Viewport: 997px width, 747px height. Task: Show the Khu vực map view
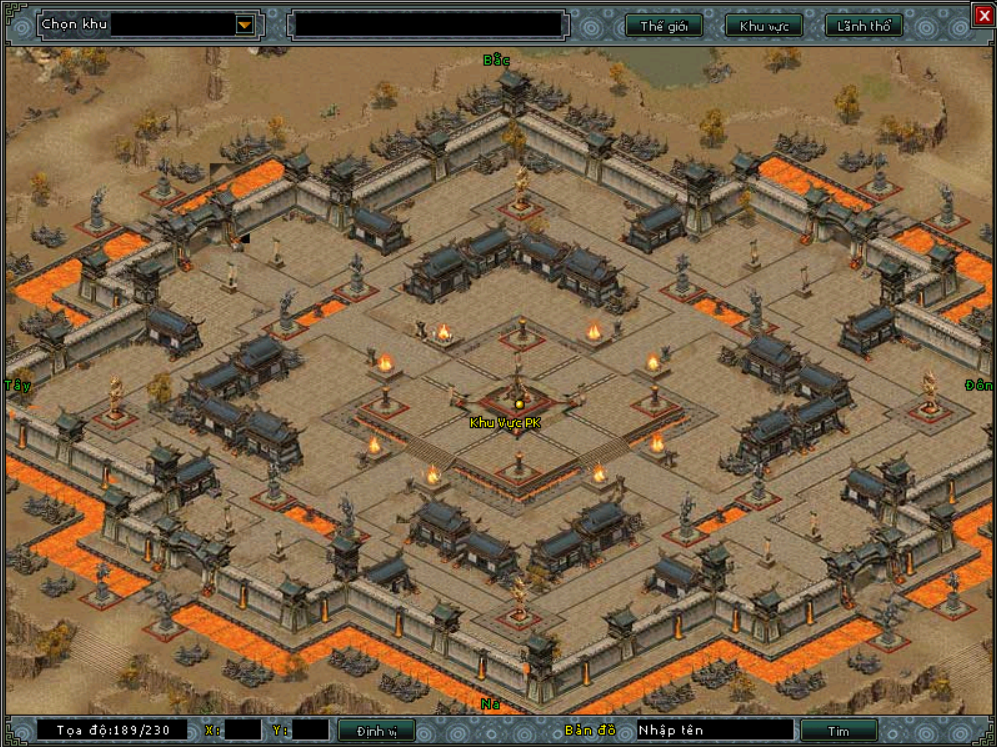pos(764,26)
